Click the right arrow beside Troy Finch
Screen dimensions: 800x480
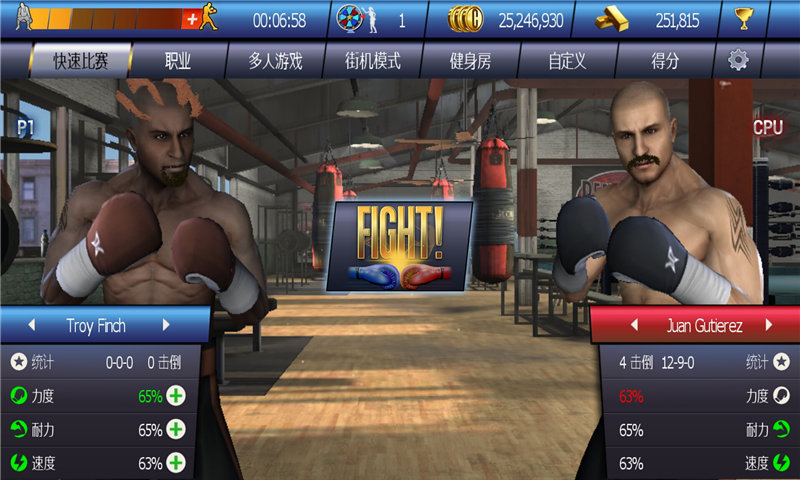pyautogui.click(x=166, y=326)
